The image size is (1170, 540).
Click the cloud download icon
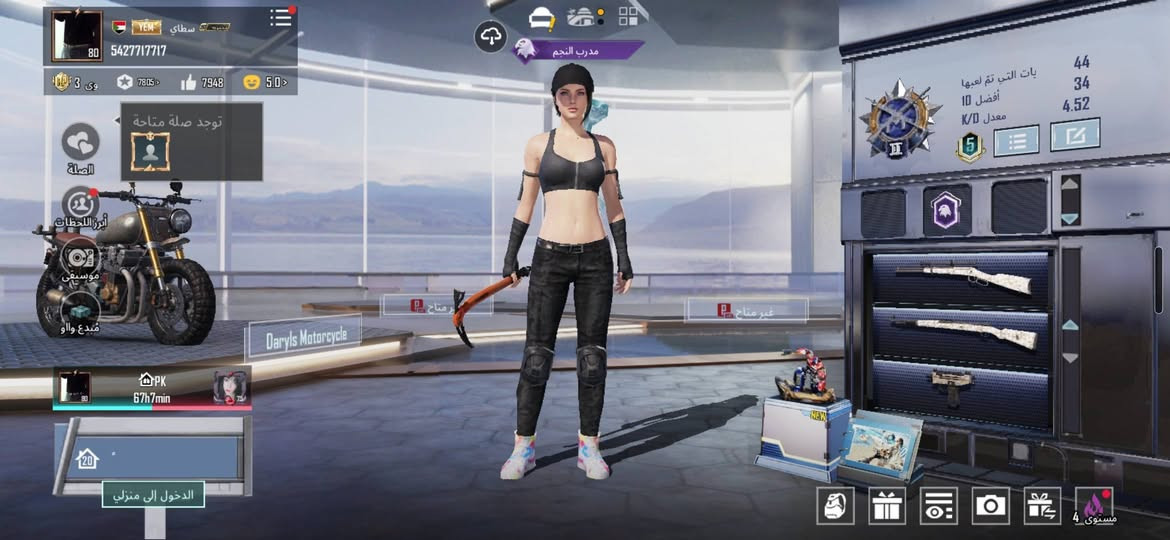(x=490, y=37)
